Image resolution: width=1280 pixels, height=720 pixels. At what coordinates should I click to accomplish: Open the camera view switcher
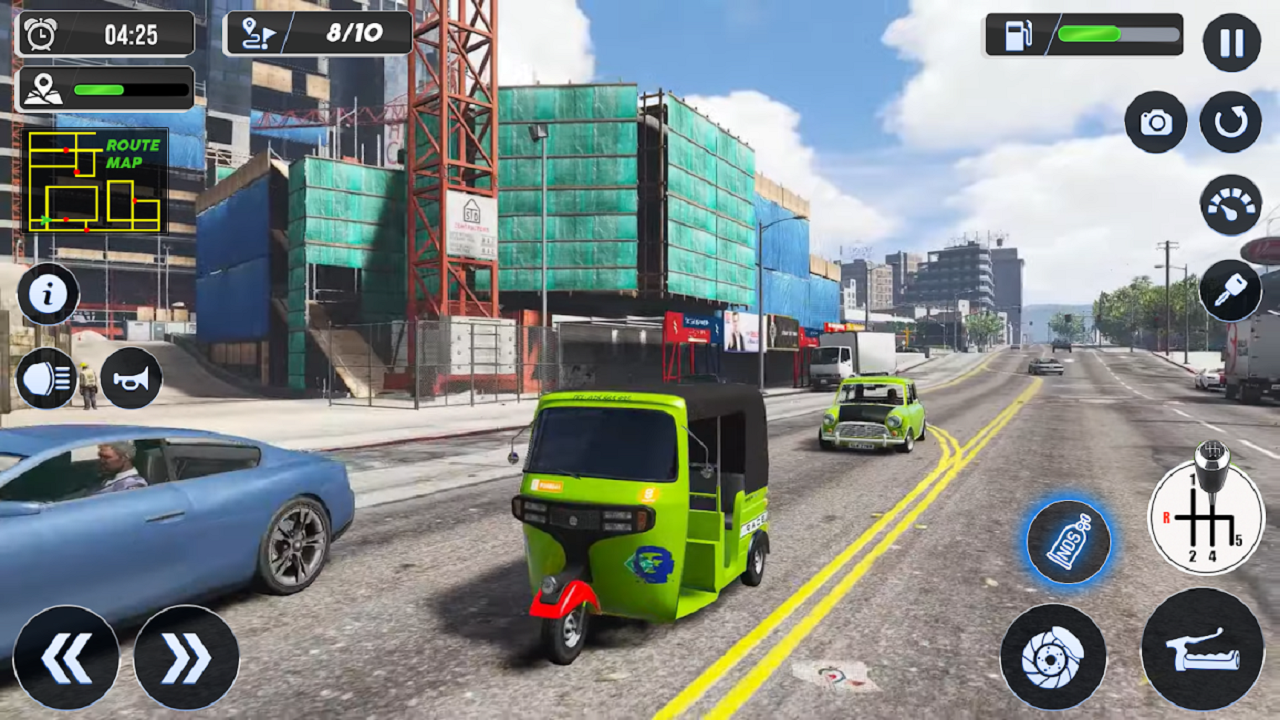(1158, 122)
